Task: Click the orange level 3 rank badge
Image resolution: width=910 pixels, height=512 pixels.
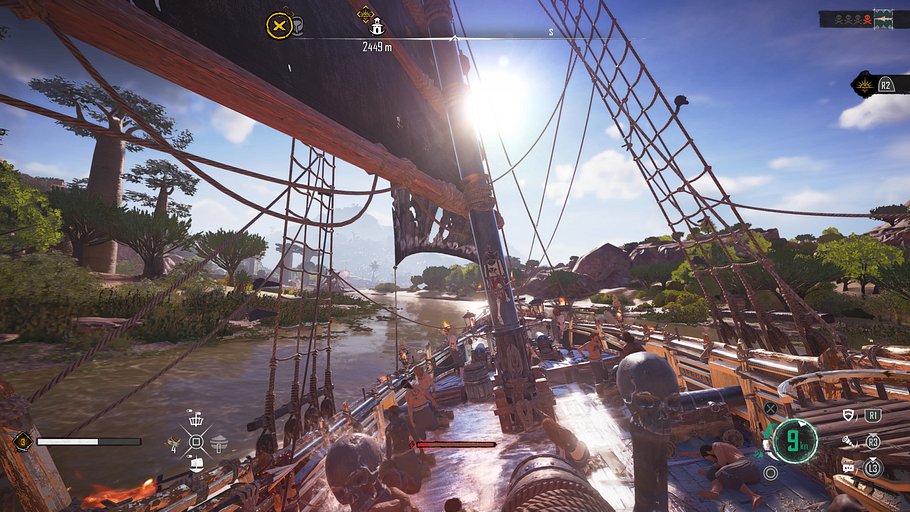Action: coord(22,440)
